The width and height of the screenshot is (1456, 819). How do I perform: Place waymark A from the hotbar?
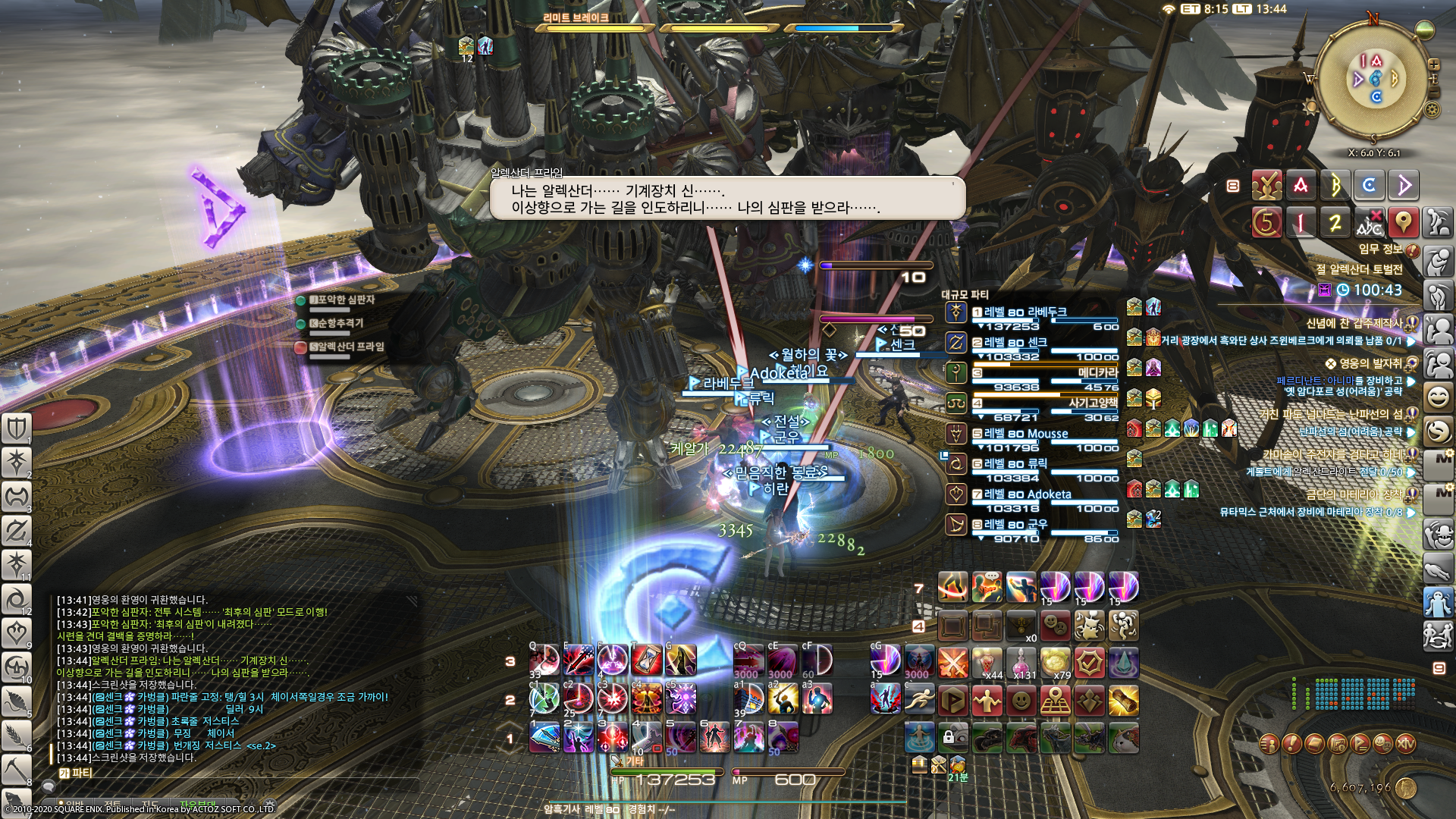click(x=1301, y=186)
